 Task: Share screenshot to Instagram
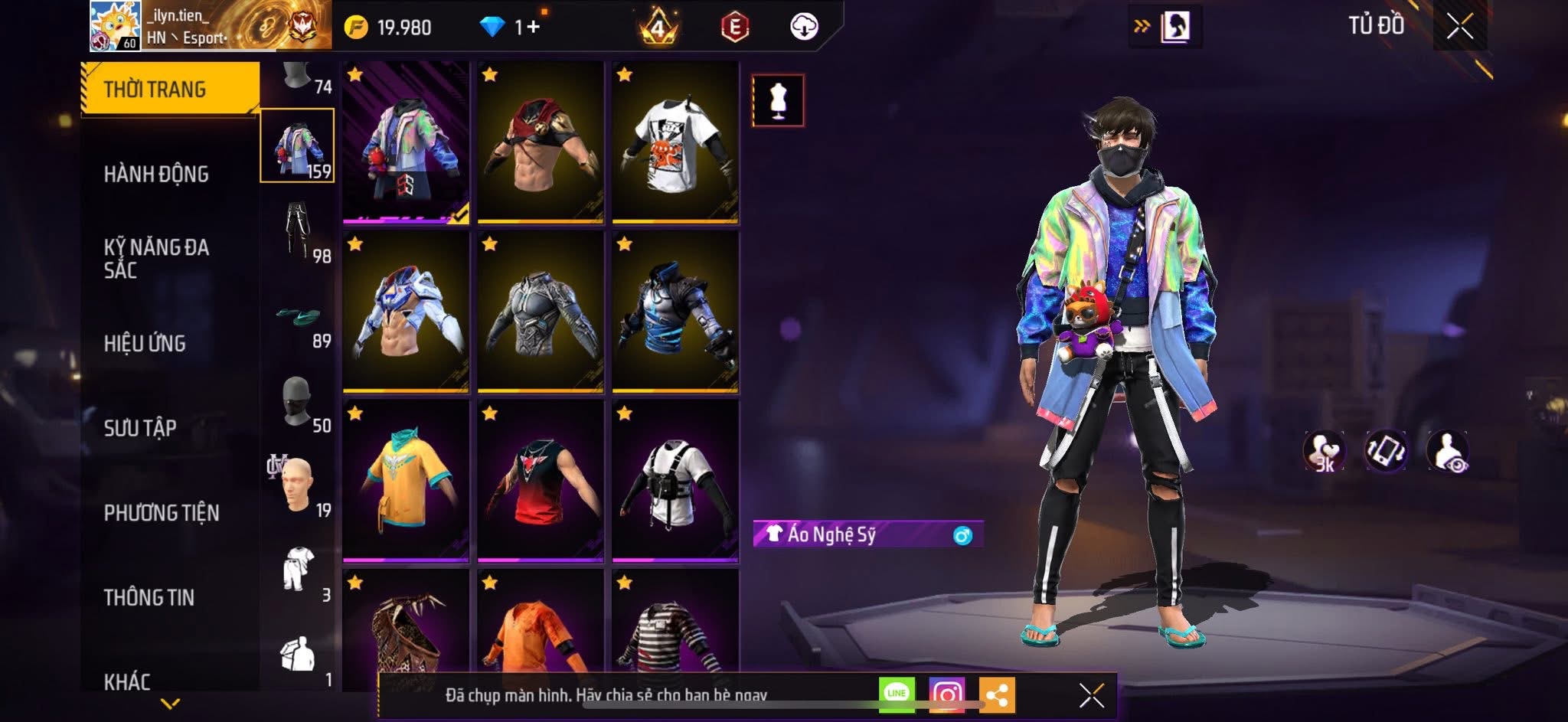(947, 694)
